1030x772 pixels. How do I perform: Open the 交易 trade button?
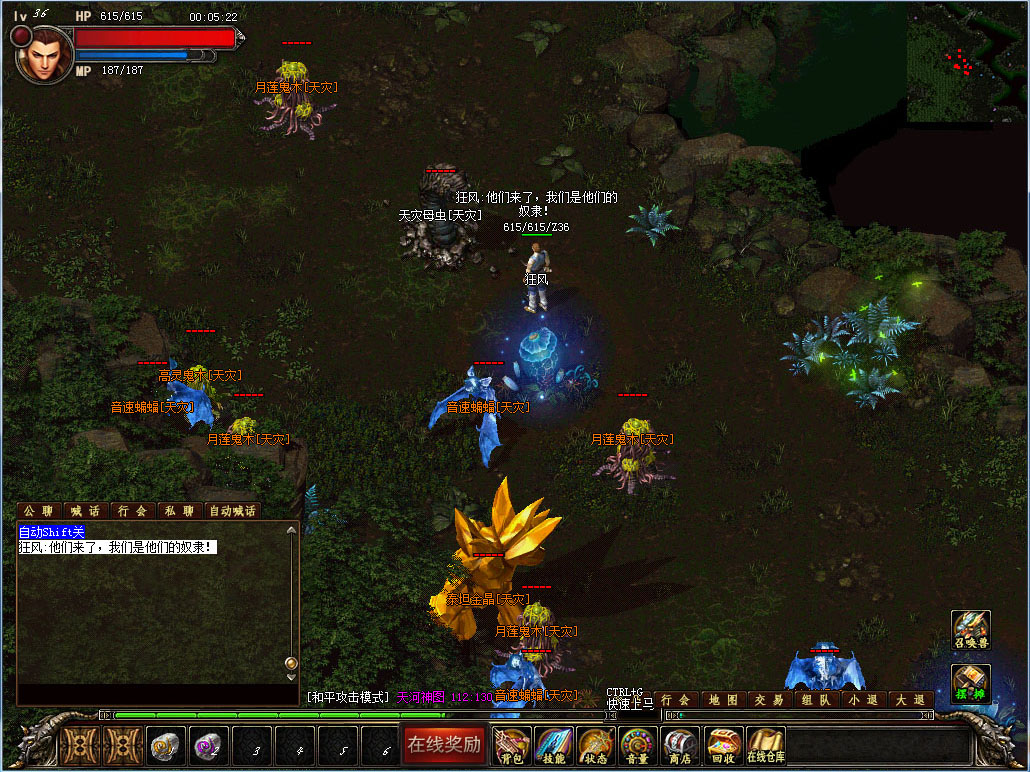pos(770,700)
